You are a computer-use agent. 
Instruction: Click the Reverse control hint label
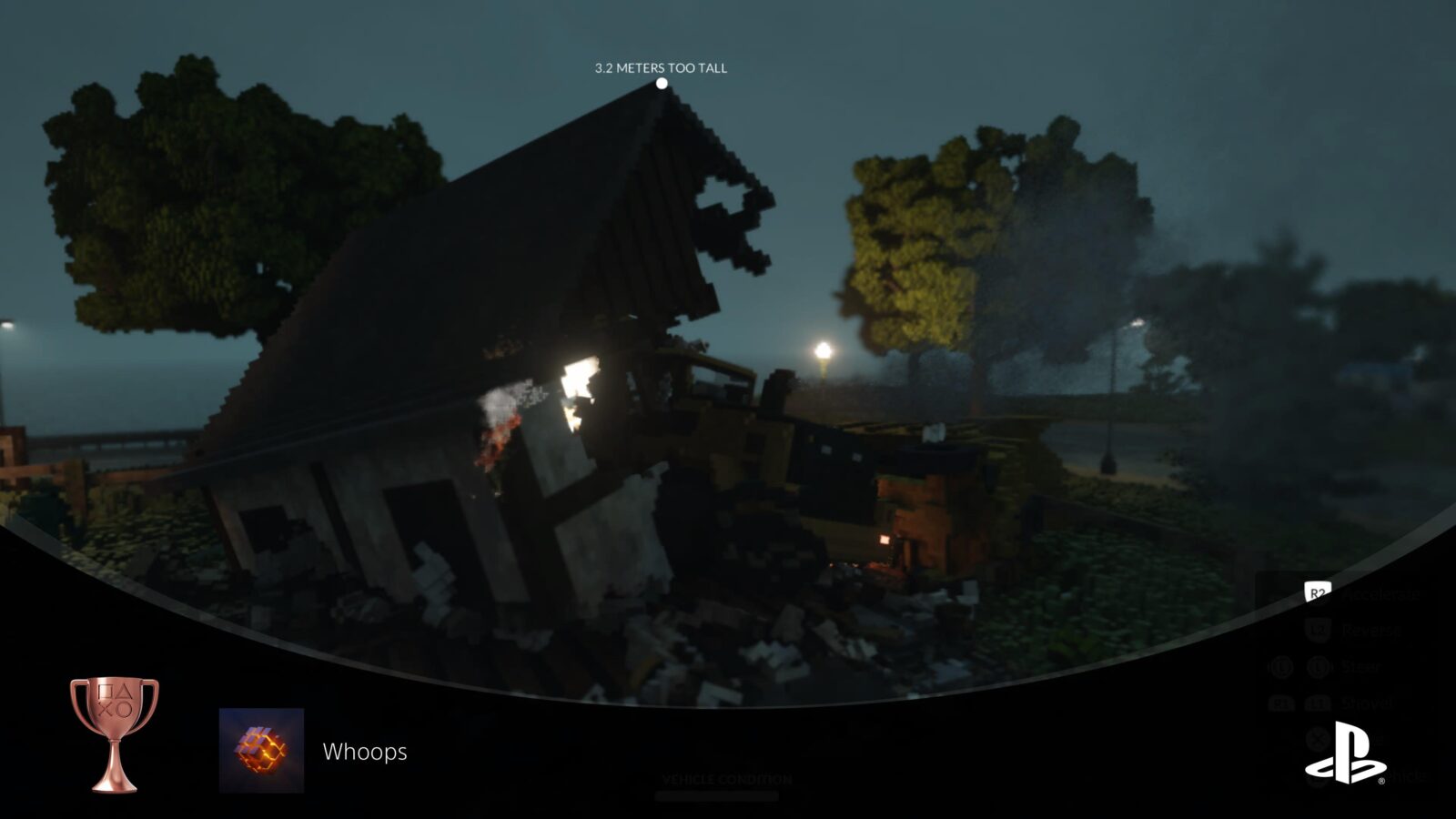1372,630
